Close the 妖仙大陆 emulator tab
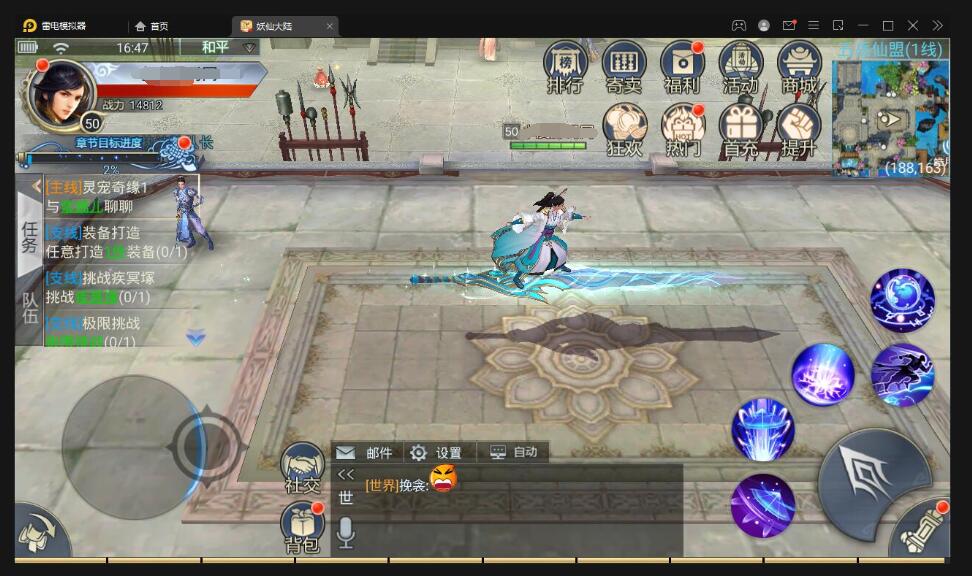This screenshot has height=576, width=972. click(x=330, y=26)
